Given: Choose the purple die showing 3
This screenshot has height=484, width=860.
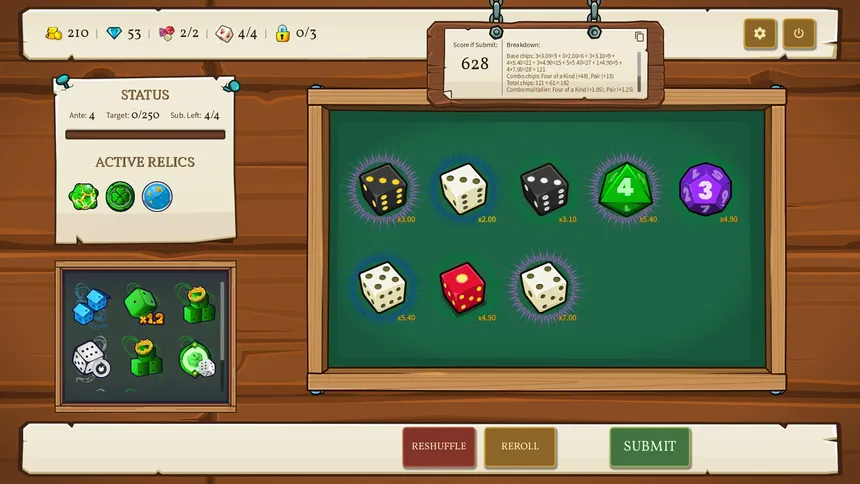Looking at the screenshot, I should (705, 189).
